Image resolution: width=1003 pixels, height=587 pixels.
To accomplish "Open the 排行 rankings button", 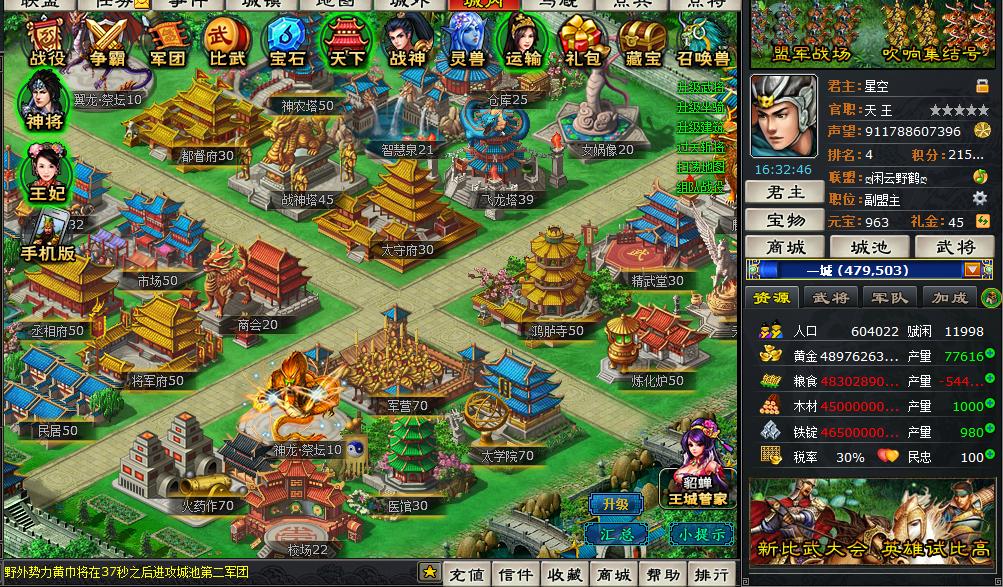I will click(x=711, y=574).
